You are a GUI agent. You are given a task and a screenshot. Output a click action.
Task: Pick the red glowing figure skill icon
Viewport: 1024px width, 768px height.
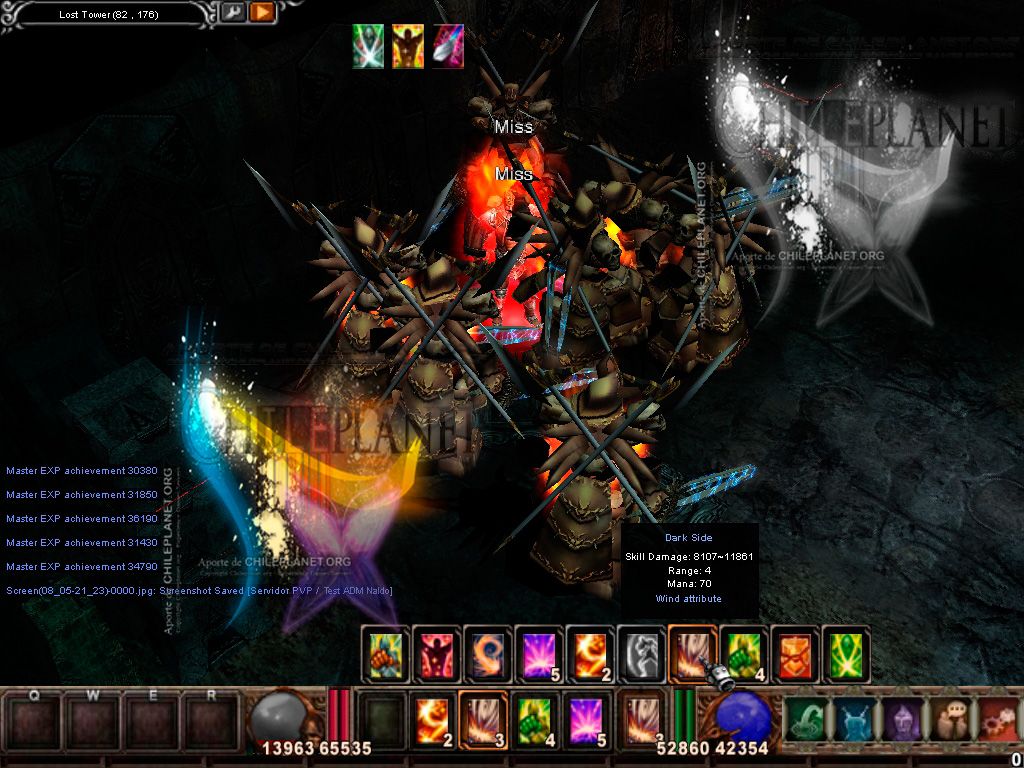tap(436, 655)
